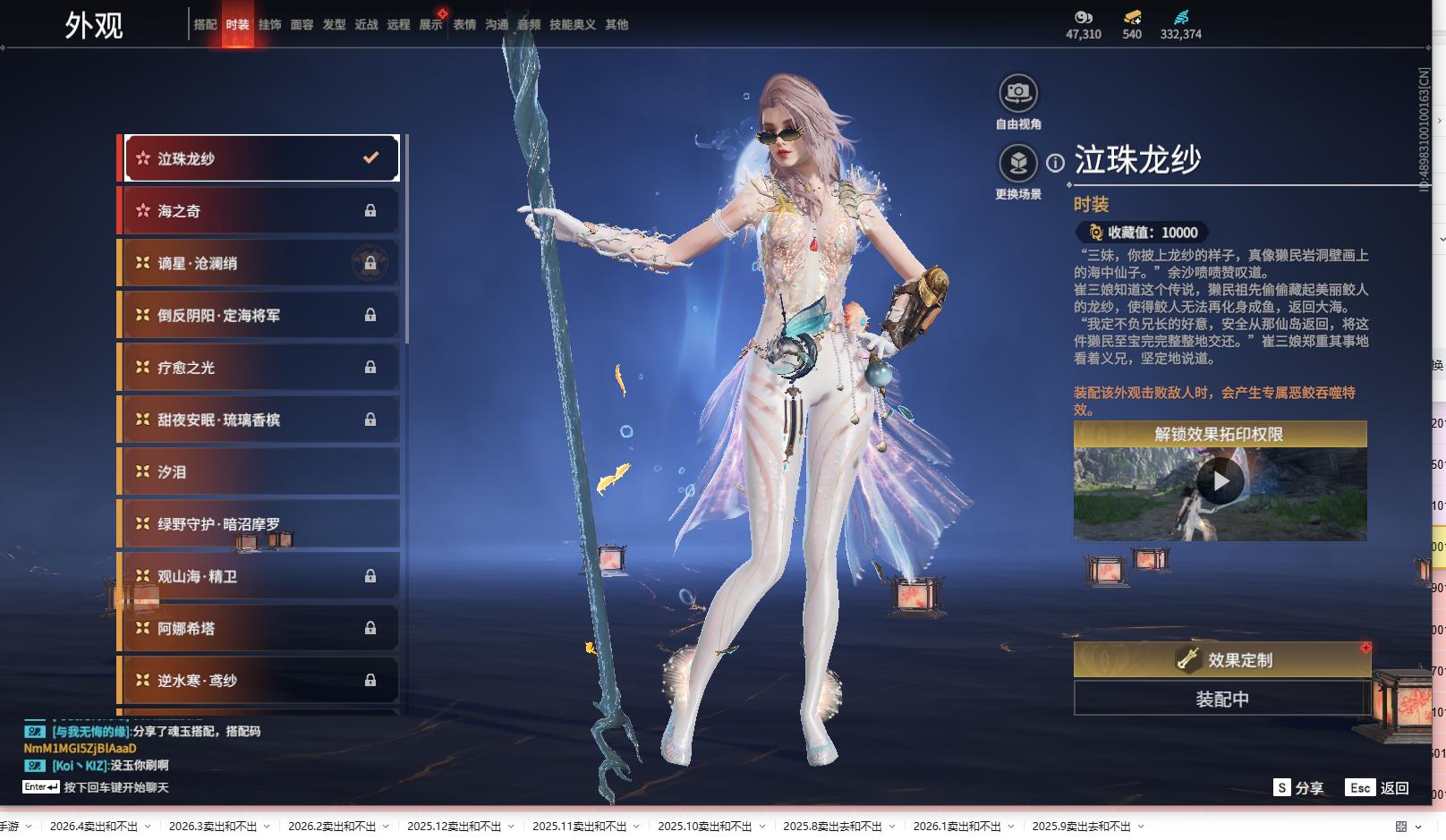The image size is (1446, 840).
Task: Share the outfit with 分享 button
Action: click(1298, 788)
